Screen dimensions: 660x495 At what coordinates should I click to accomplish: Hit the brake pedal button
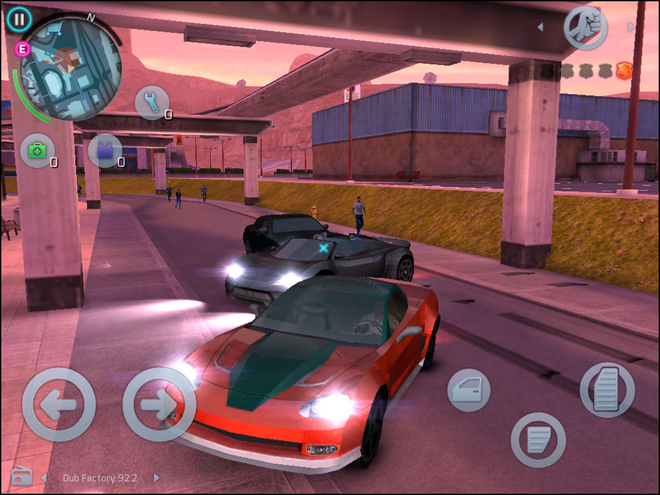pyautogui.click(x=538, y=439)
